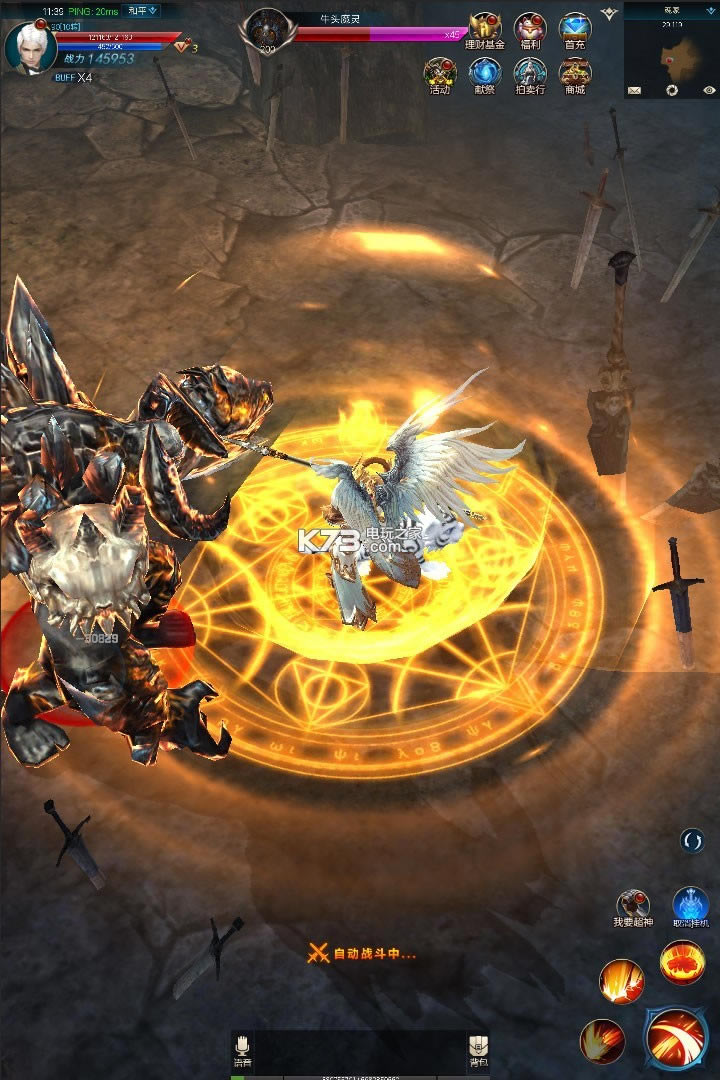Open the 理财基金 fund icon
This screenshot has height=1080, width=720.
pyautogui.click(x=485, y=30)
